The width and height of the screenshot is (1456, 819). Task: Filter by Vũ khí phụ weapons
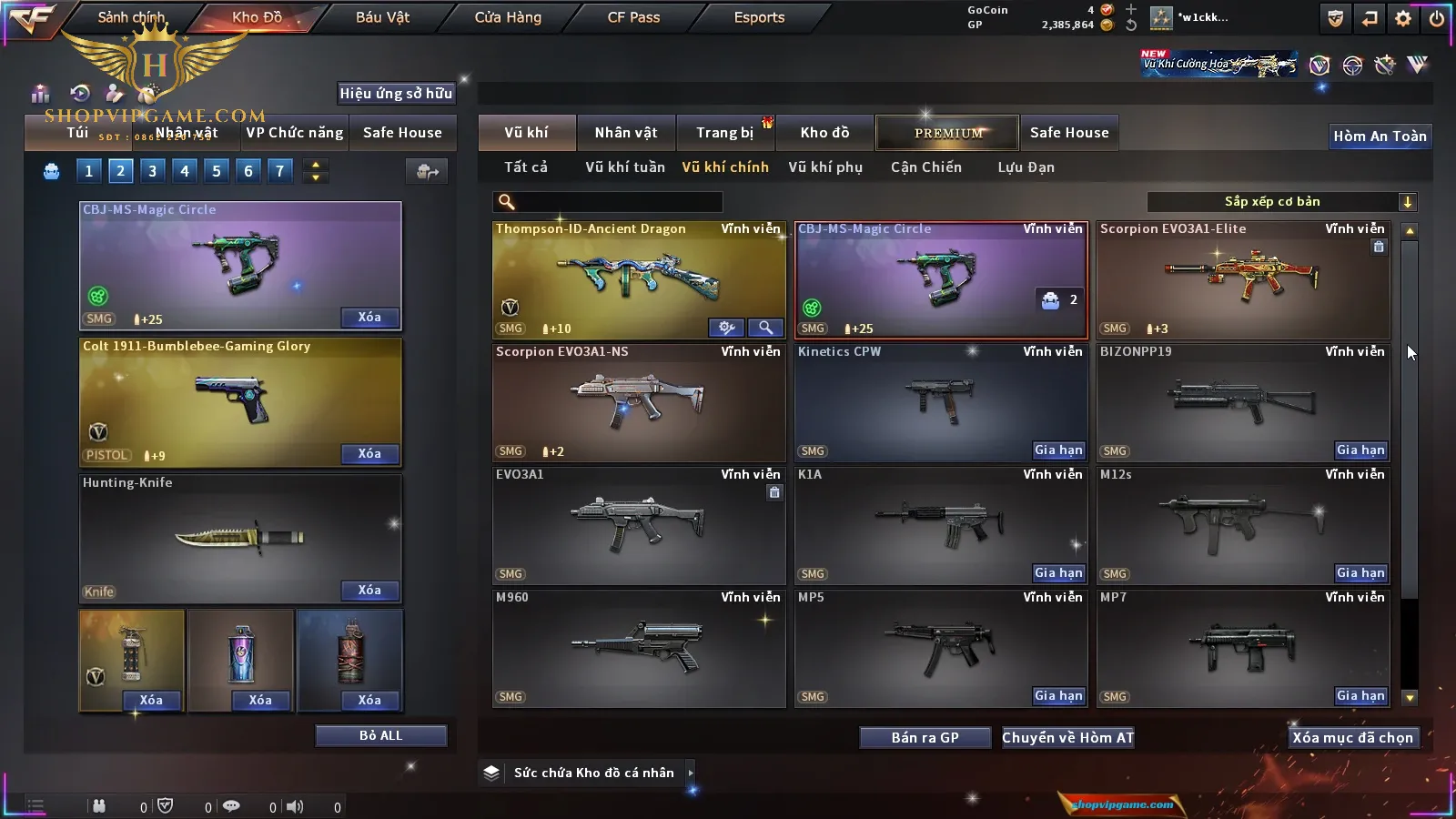[825, 167]
